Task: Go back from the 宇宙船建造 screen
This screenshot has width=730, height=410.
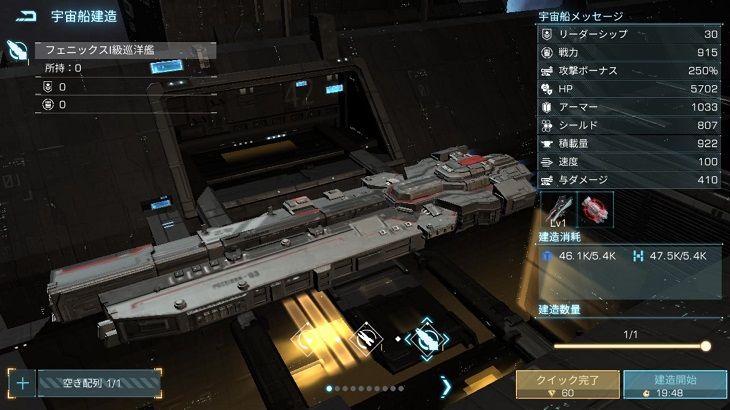Action: 25,16
